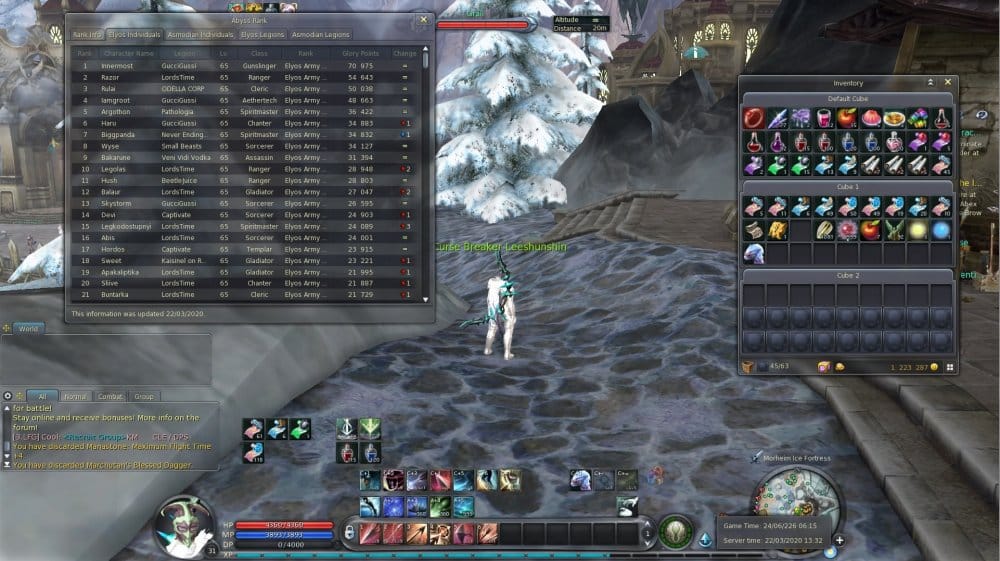Screen dimensions: 1000x561
Task: Show the Elyos Legions ranking tab
Action: pos(263,34)
